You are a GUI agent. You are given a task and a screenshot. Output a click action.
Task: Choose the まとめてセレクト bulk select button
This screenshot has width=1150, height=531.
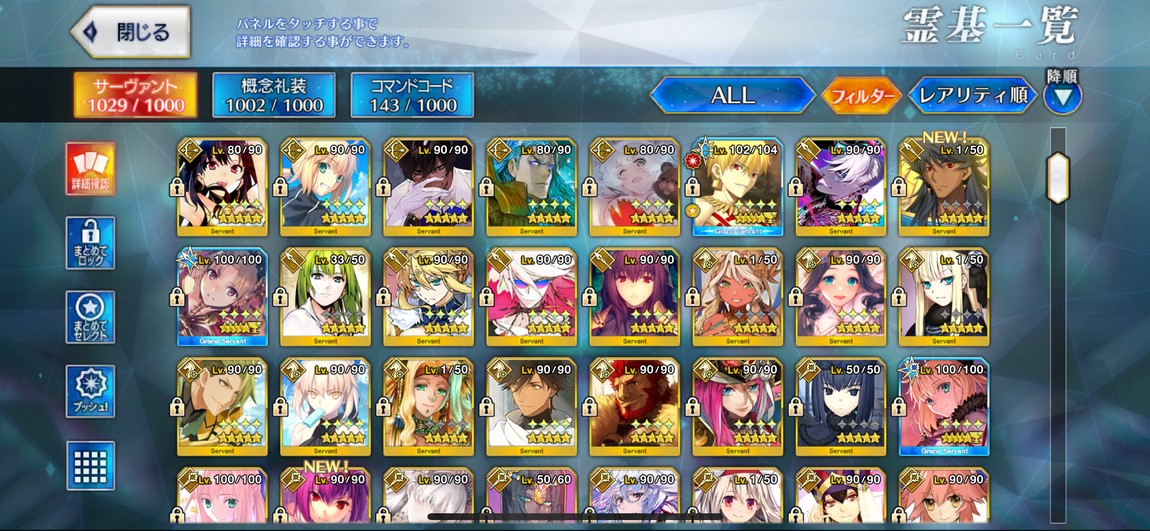point(90,317)
